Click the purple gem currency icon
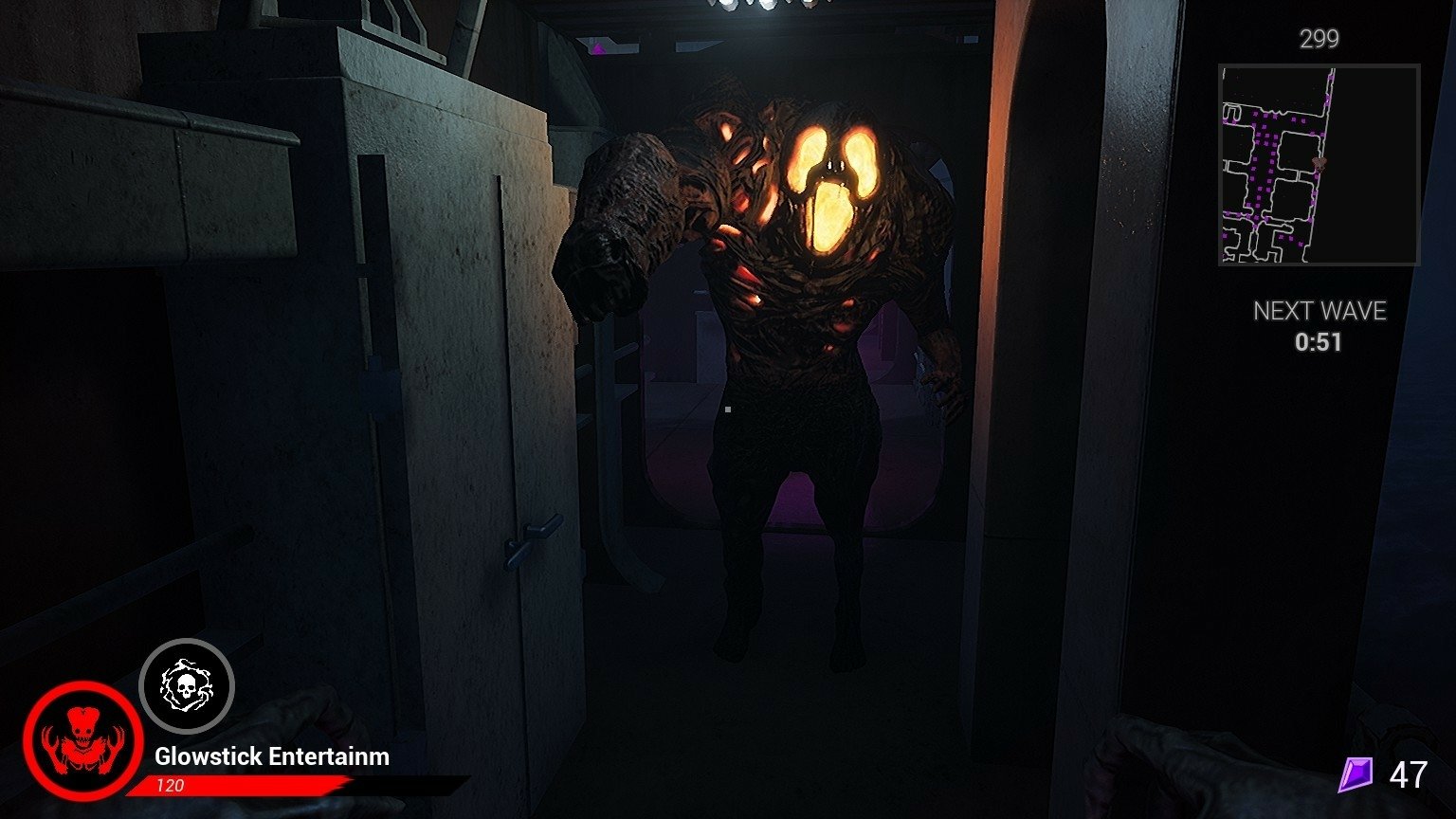Viewport: 1456px width, 819px height. coord(1357,775)
